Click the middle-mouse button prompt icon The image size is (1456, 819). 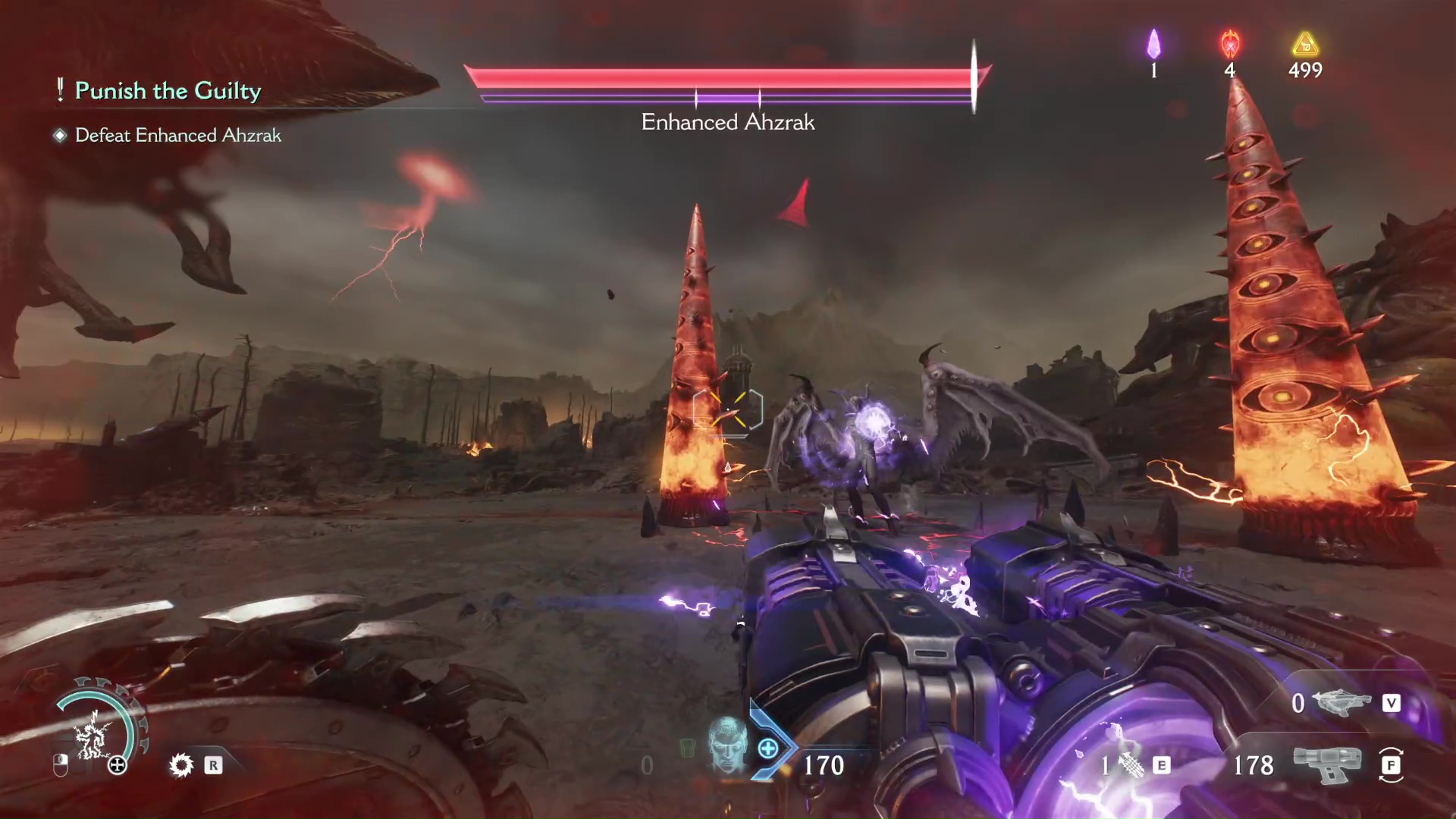pos(61,765)
